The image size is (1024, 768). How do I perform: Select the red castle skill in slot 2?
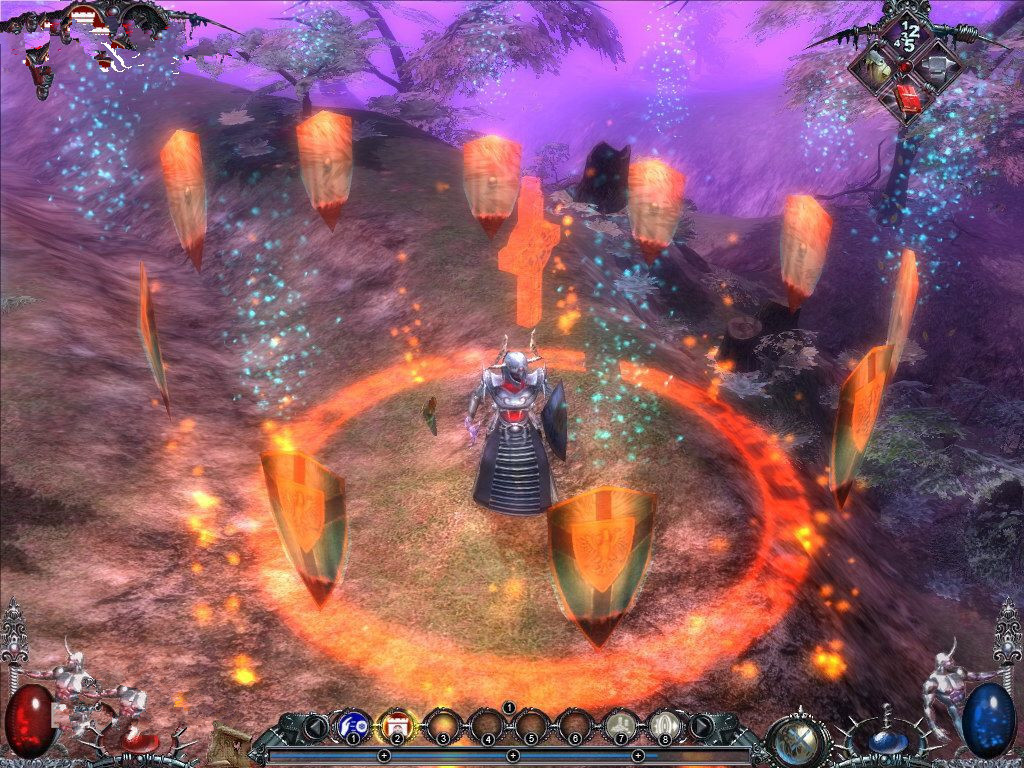397,723
